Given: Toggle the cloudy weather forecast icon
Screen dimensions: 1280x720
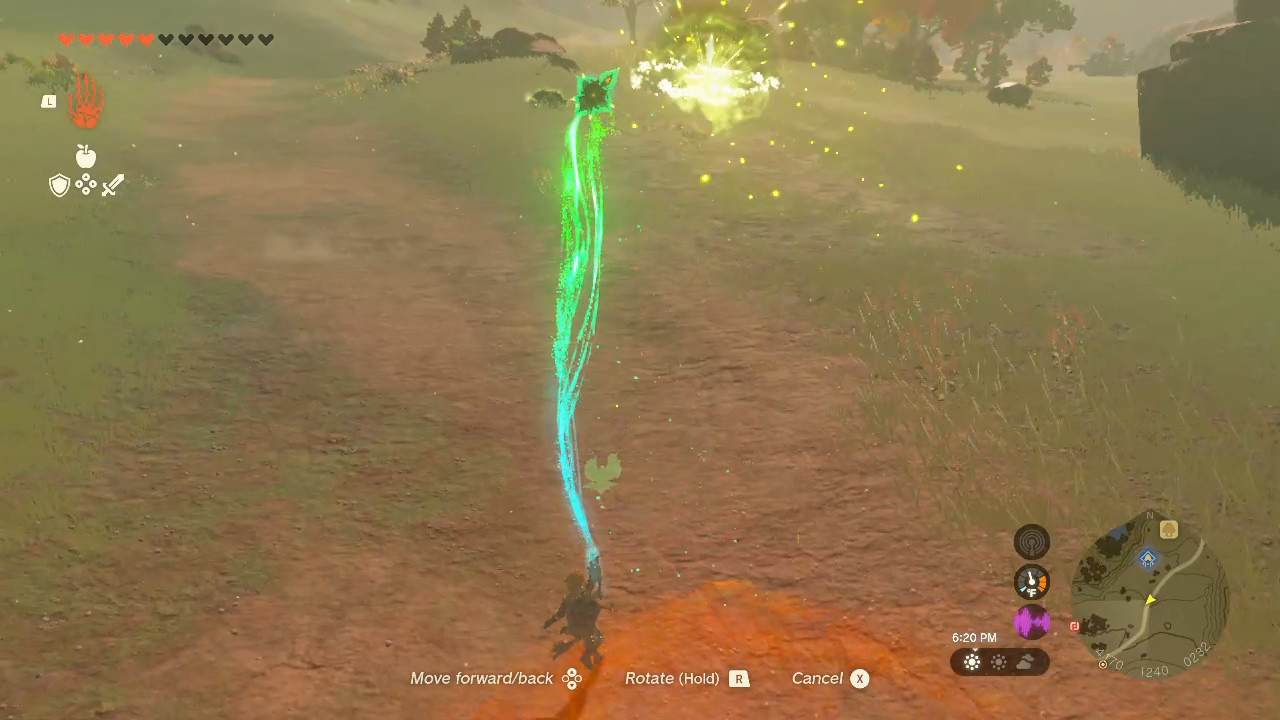Looking at the screenshot, I should point(1026,661).
